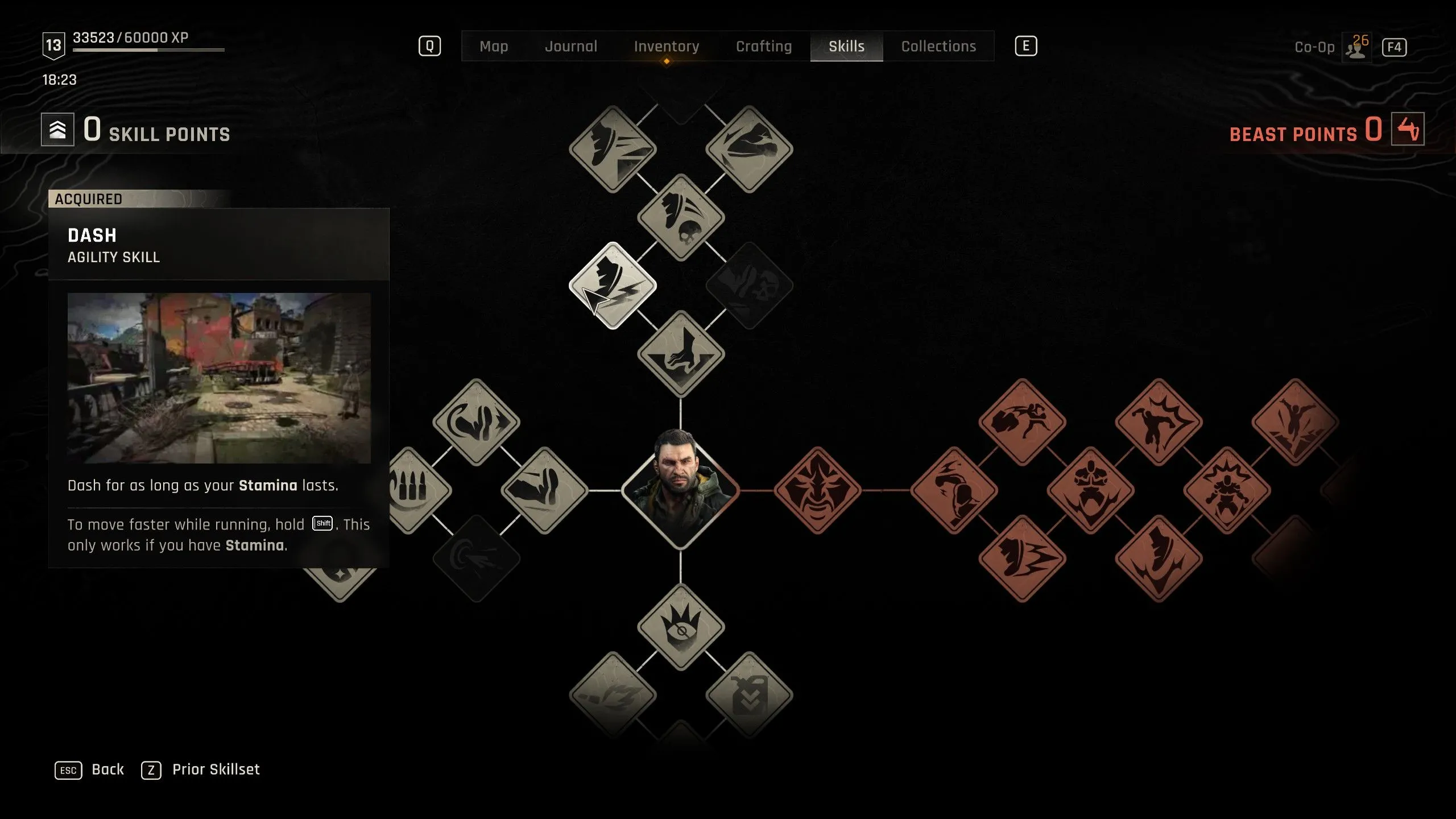
Task: Choose the beast leaping figure skill node
Action: coord(1295,422)
